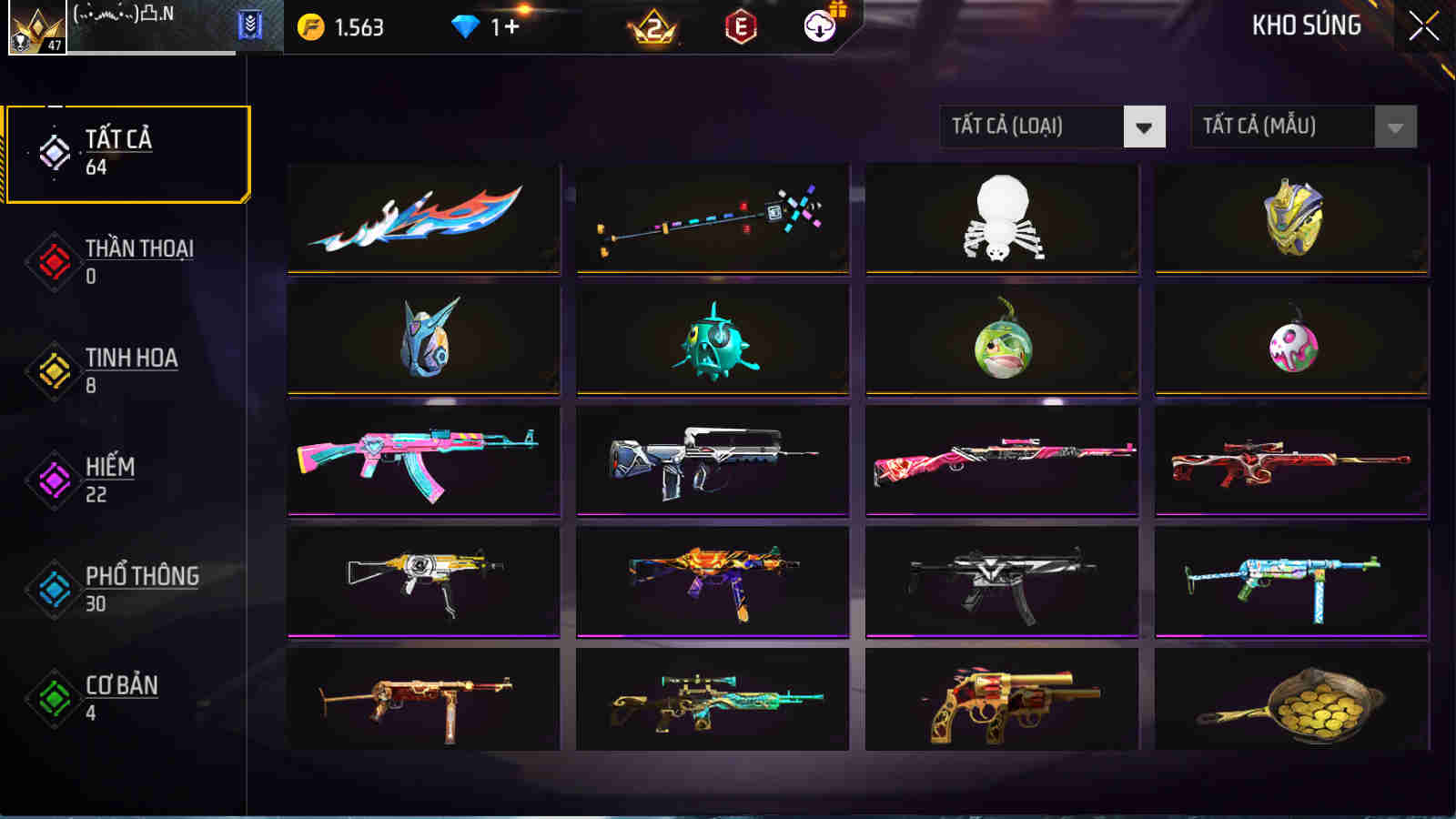Open the red E event badge
The height and width of the screenshot is (819, 1456).
point(739,27)
